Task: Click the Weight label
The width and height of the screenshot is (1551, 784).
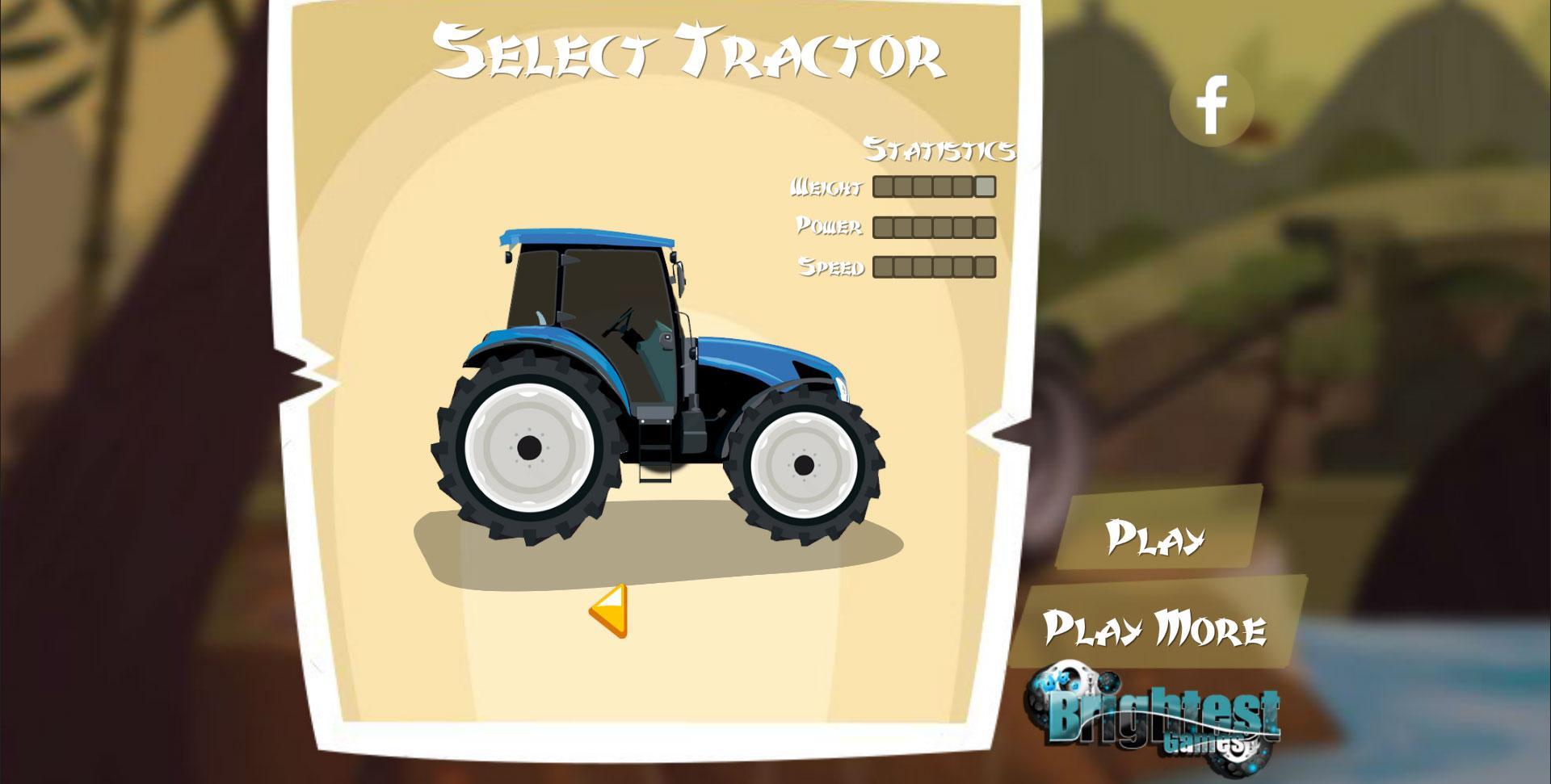Action: pyautogui.click(x=826, y=187)
